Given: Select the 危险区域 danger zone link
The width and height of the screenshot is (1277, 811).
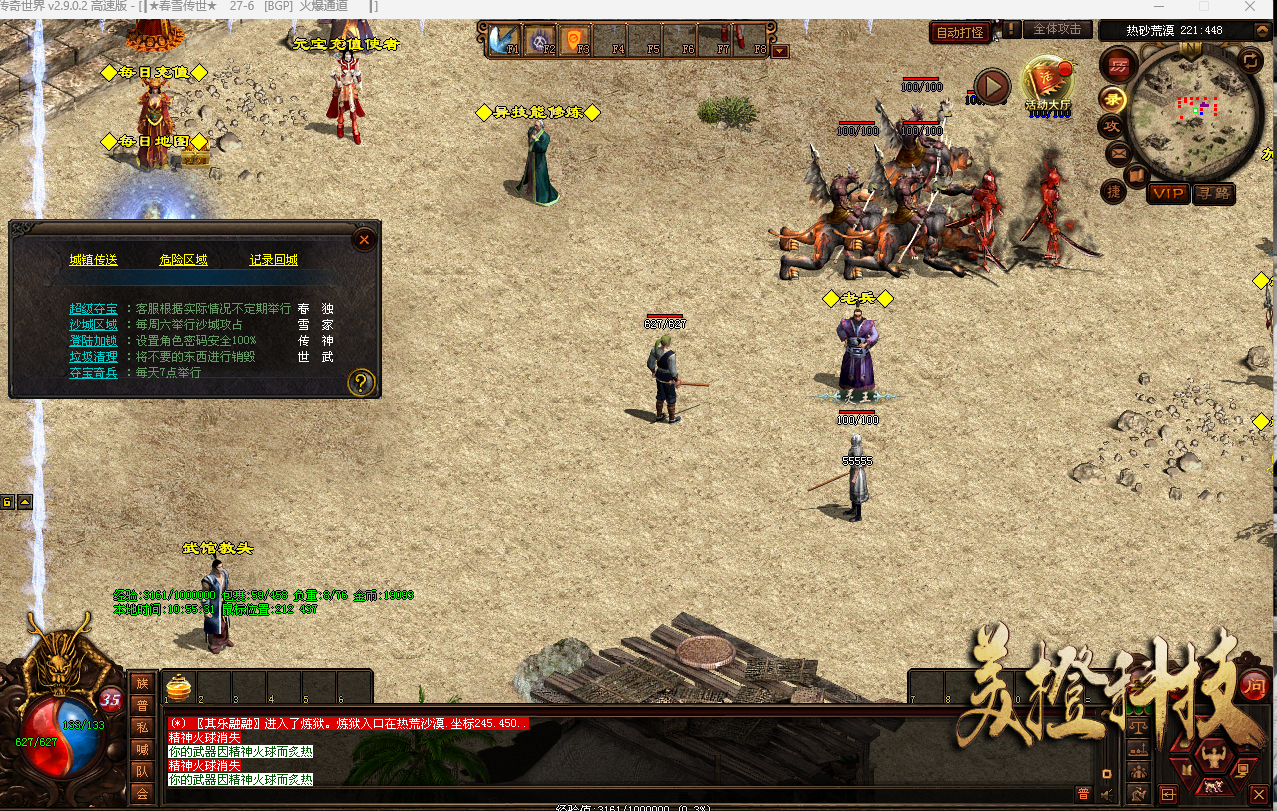Looking at the screenshot, I should [183, 260].
